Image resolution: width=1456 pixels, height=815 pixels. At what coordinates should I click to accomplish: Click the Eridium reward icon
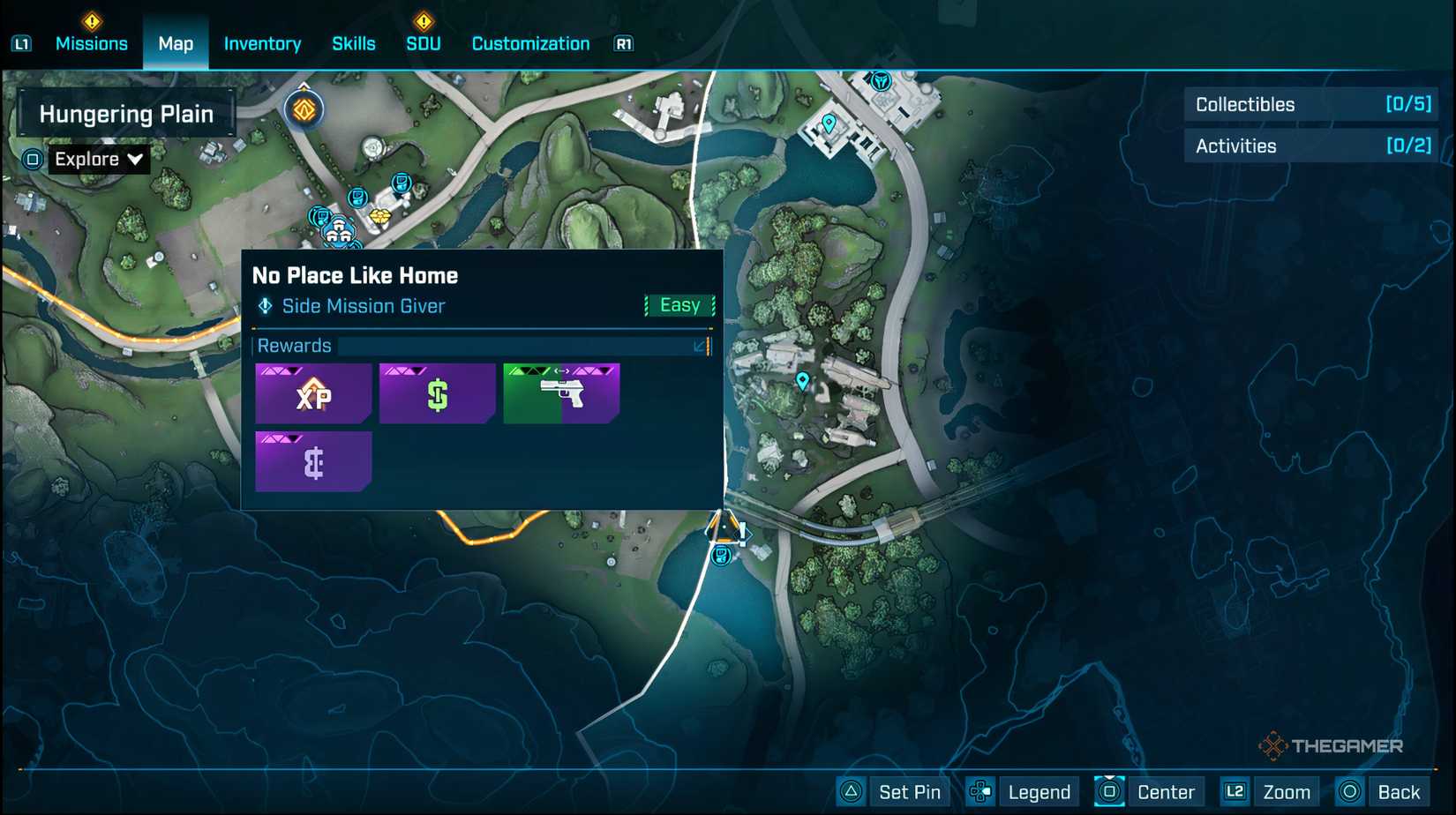tap(313, 460)
